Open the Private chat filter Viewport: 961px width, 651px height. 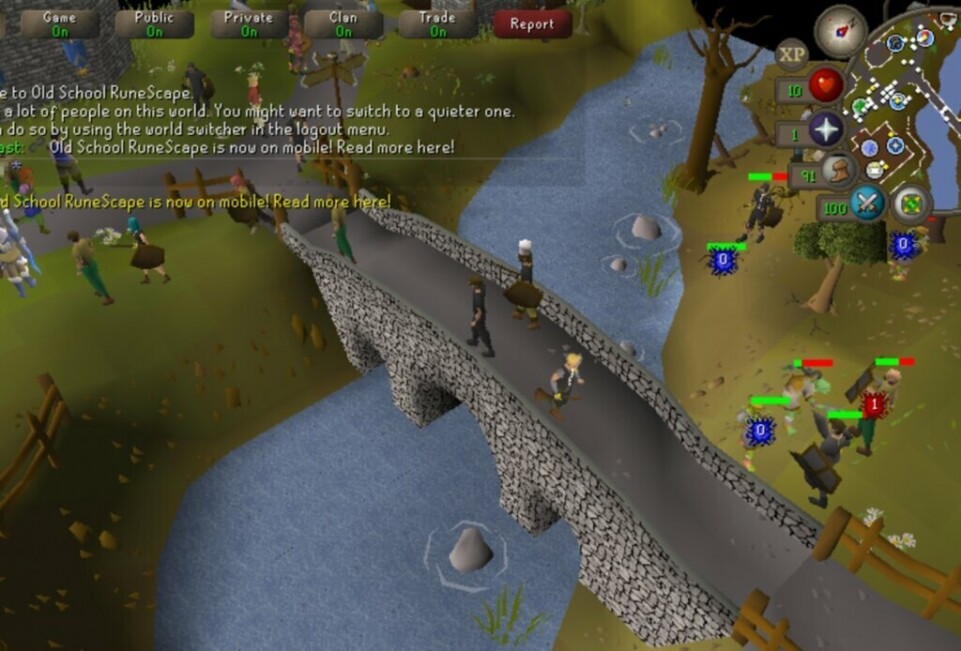pyautogui.click(x=249, y=24)
